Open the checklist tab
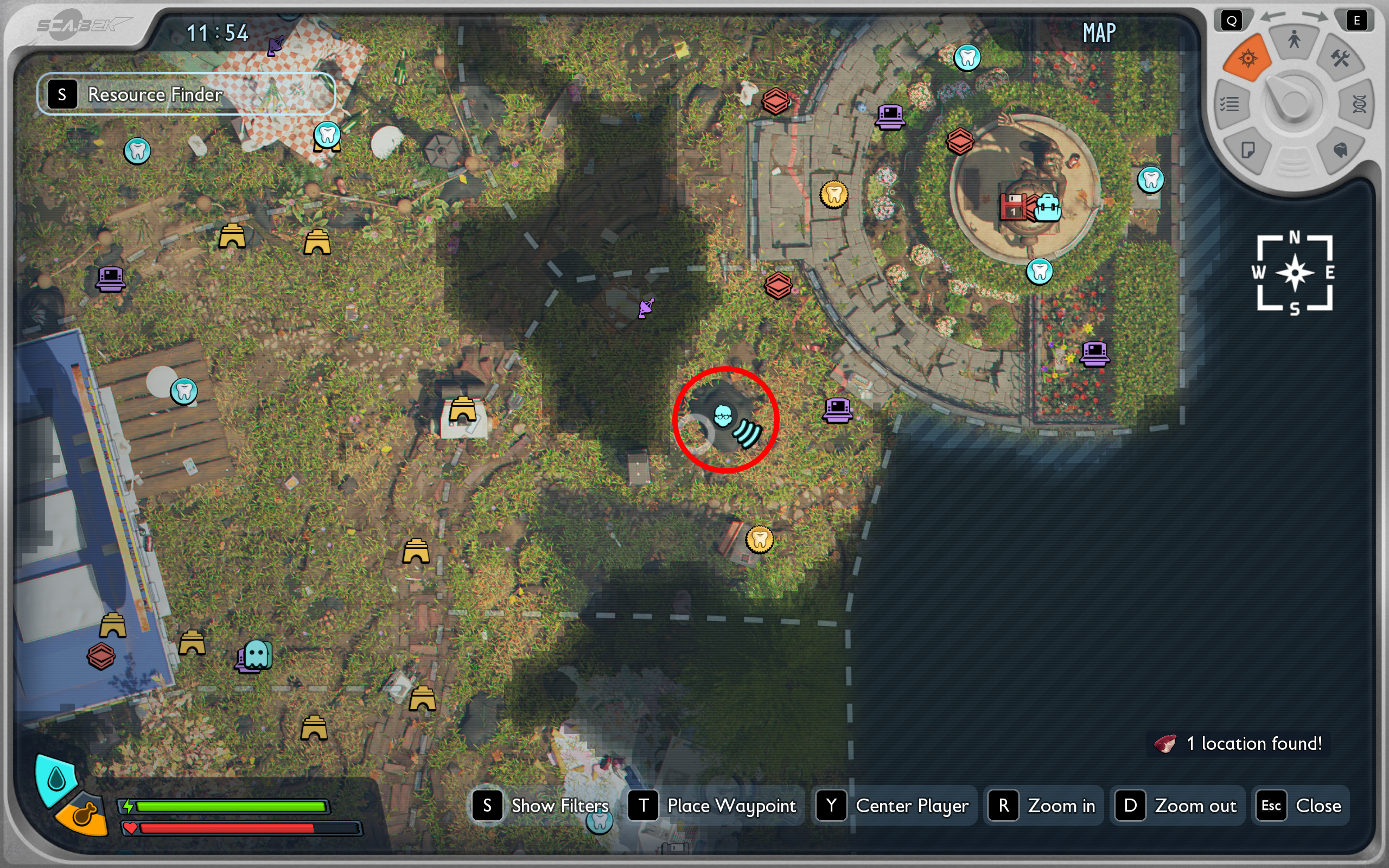 pos(1230,105)
